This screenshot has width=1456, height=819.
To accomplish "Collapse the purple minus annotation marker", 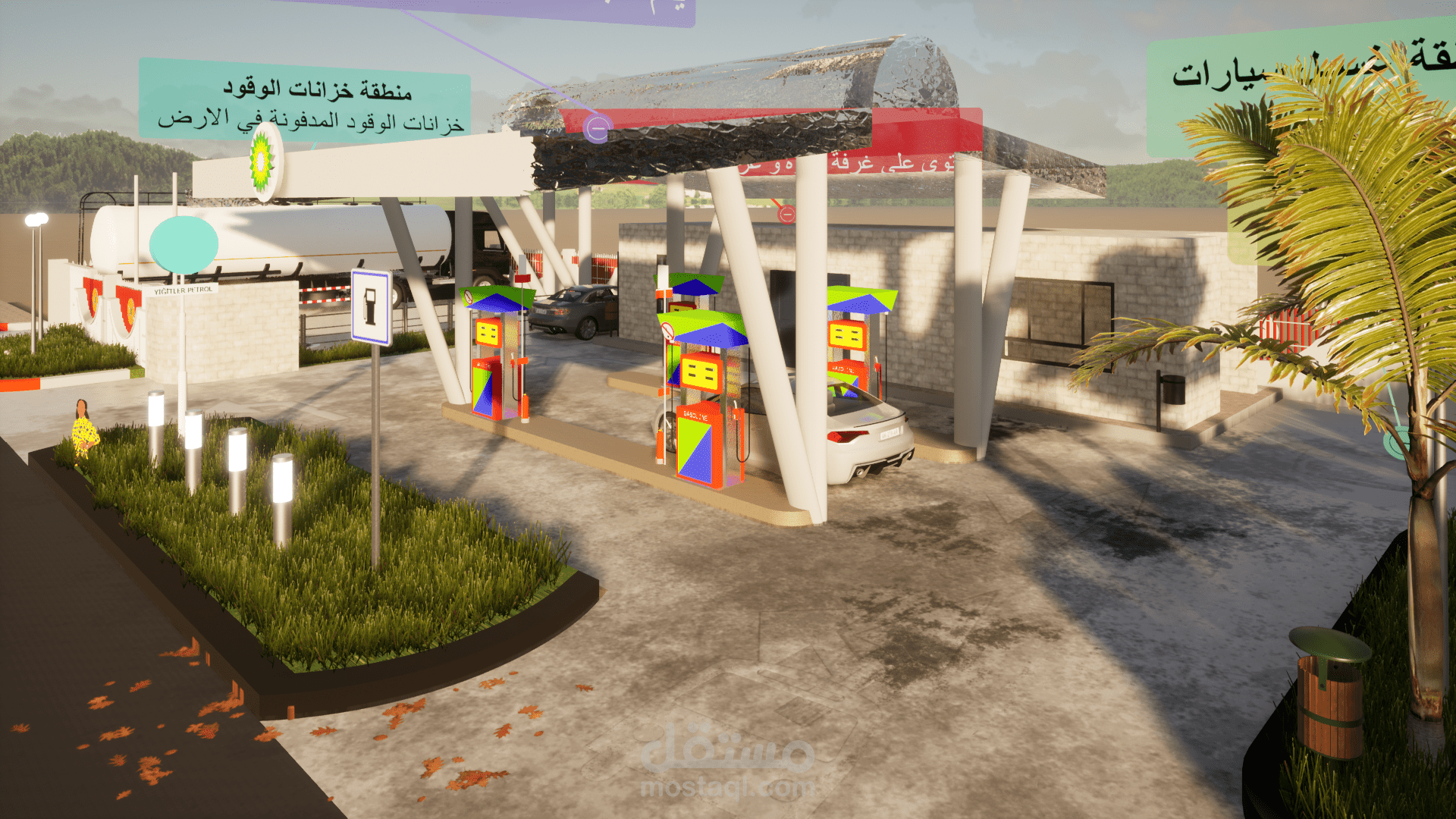I will (598, 129).
